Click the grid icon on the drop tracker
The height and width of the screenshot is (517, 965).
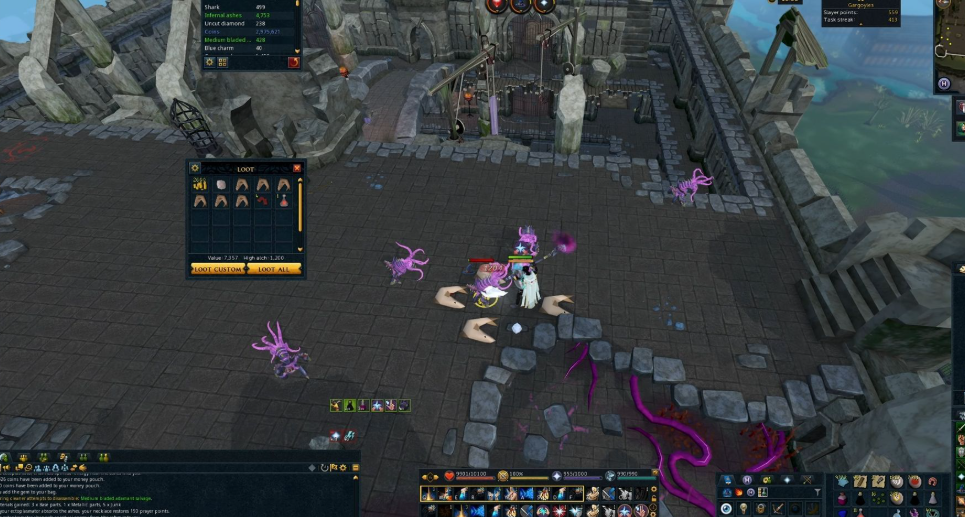(222, 62)
